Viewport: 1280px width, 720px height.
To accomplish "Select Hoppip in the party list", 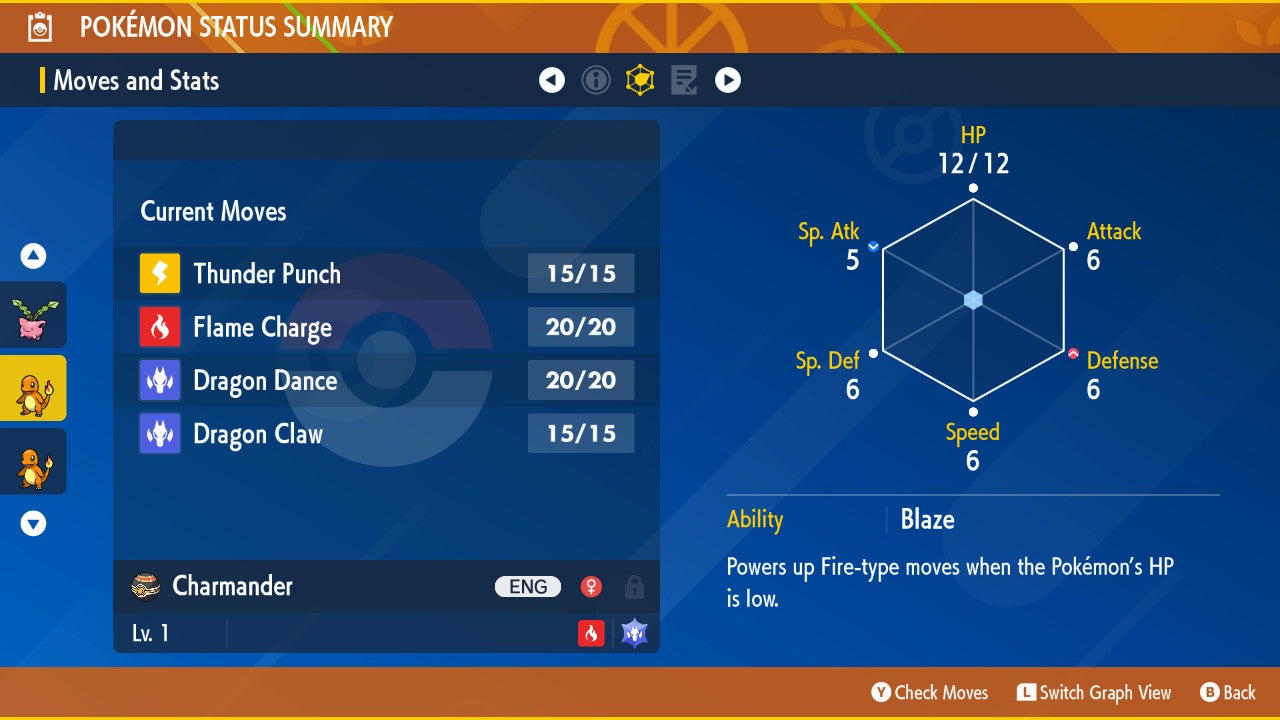I will [x=33, y=315].
